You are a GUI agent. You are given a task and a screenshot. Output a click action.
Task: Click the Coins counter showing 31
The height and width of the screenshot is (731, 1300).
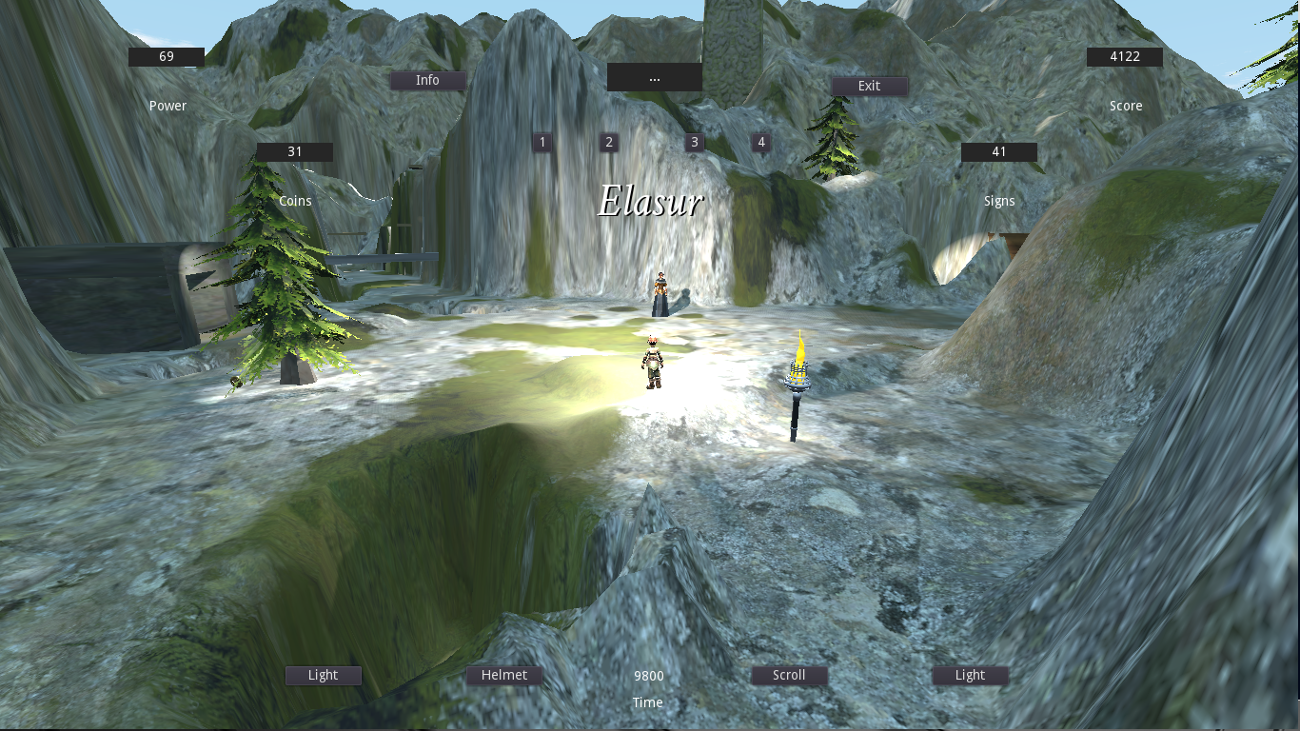coord(296,151)
